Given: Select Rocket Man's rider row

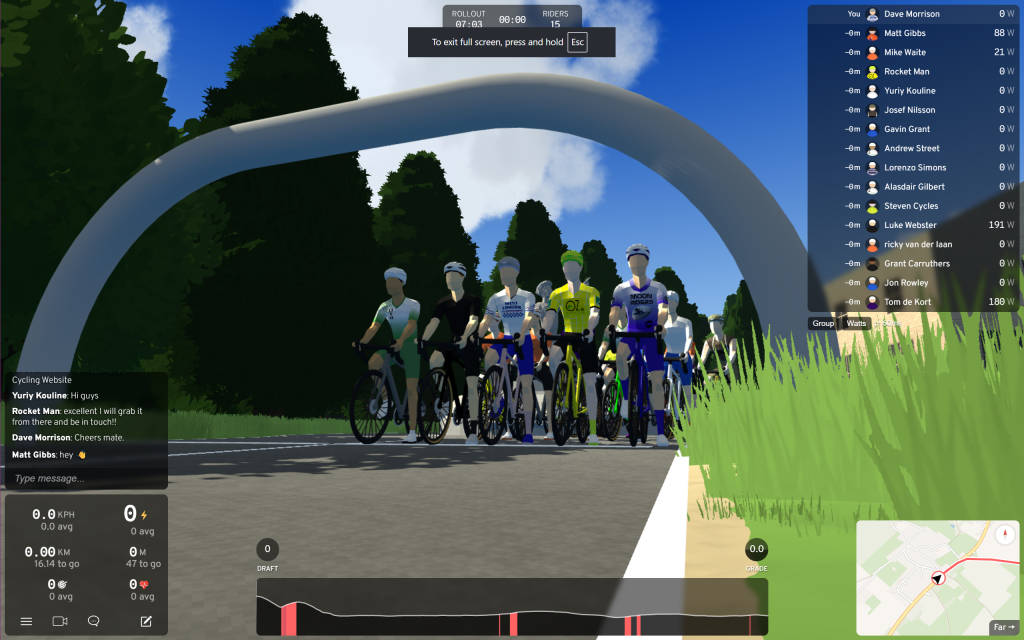Looking at the screenshot, I should click(x=913, y=72).
